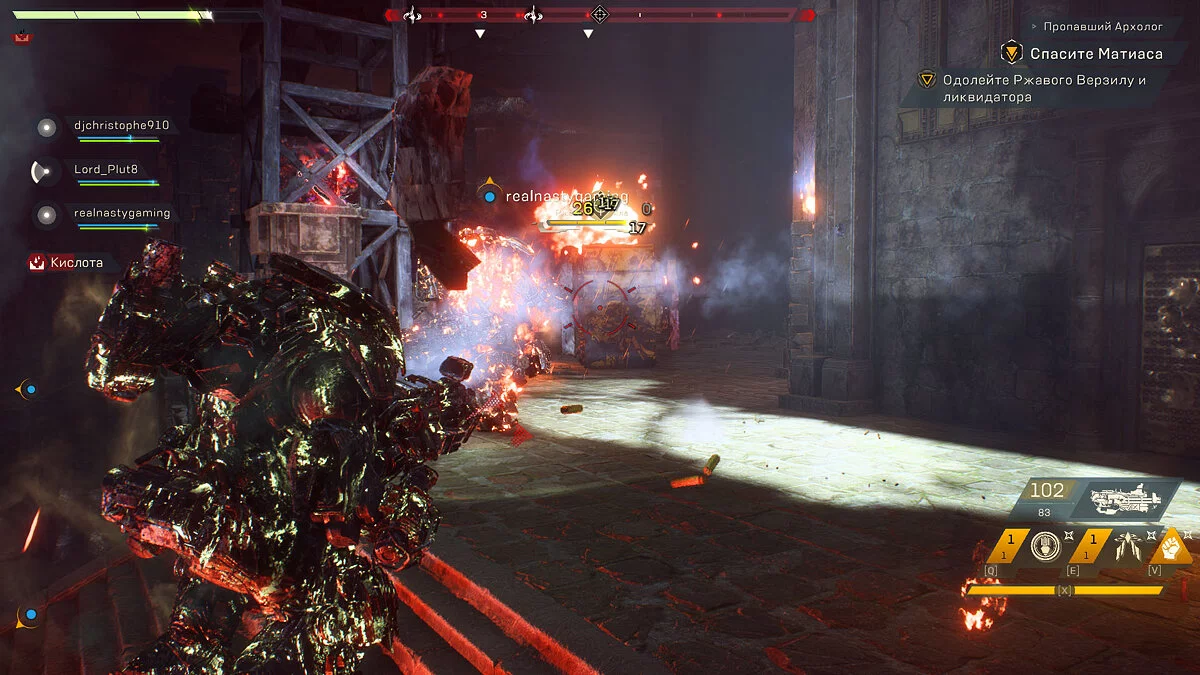Click the crosshair marker on the compass
Viewport: 1200px width, 675px height.
click(599, 14)
